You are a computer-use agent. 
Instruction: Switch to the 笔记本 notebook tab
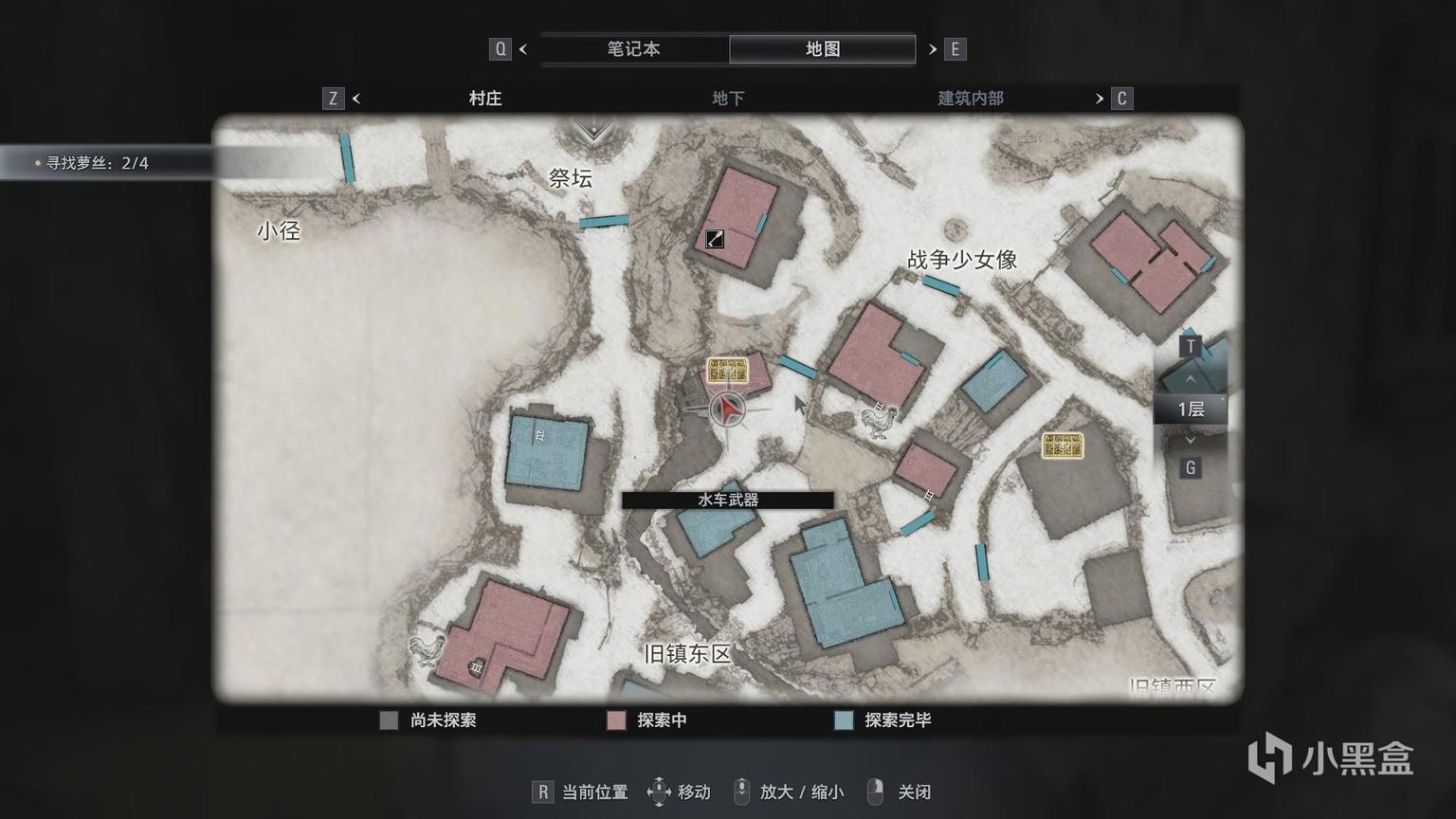click(x=633, y=49)
